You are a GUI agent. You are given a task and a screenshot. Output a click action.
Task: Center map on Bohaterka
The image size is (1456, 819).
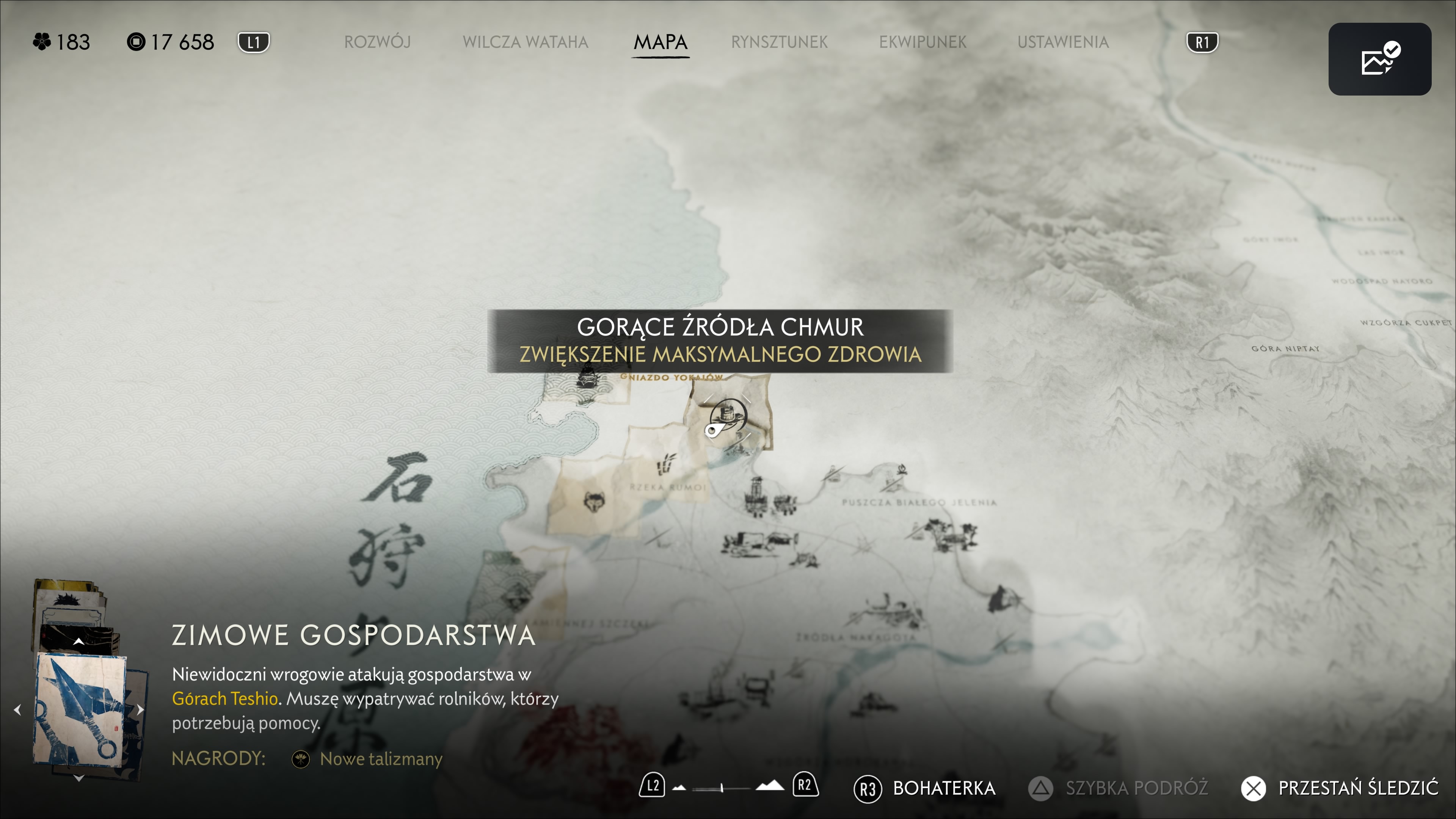(924, 788)
